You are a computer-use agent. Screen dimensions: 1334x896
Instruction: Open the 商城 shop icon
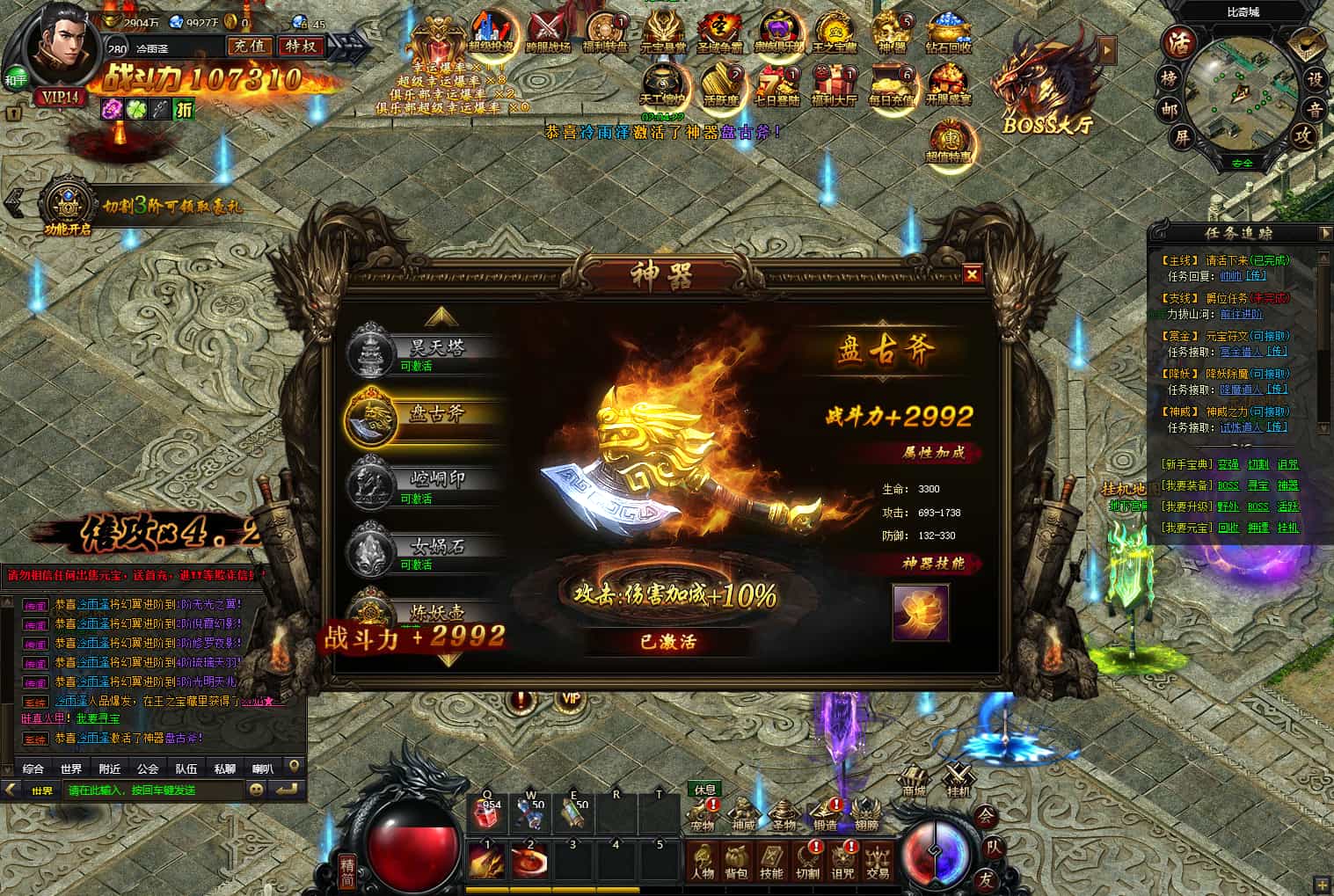click(914, 779)
